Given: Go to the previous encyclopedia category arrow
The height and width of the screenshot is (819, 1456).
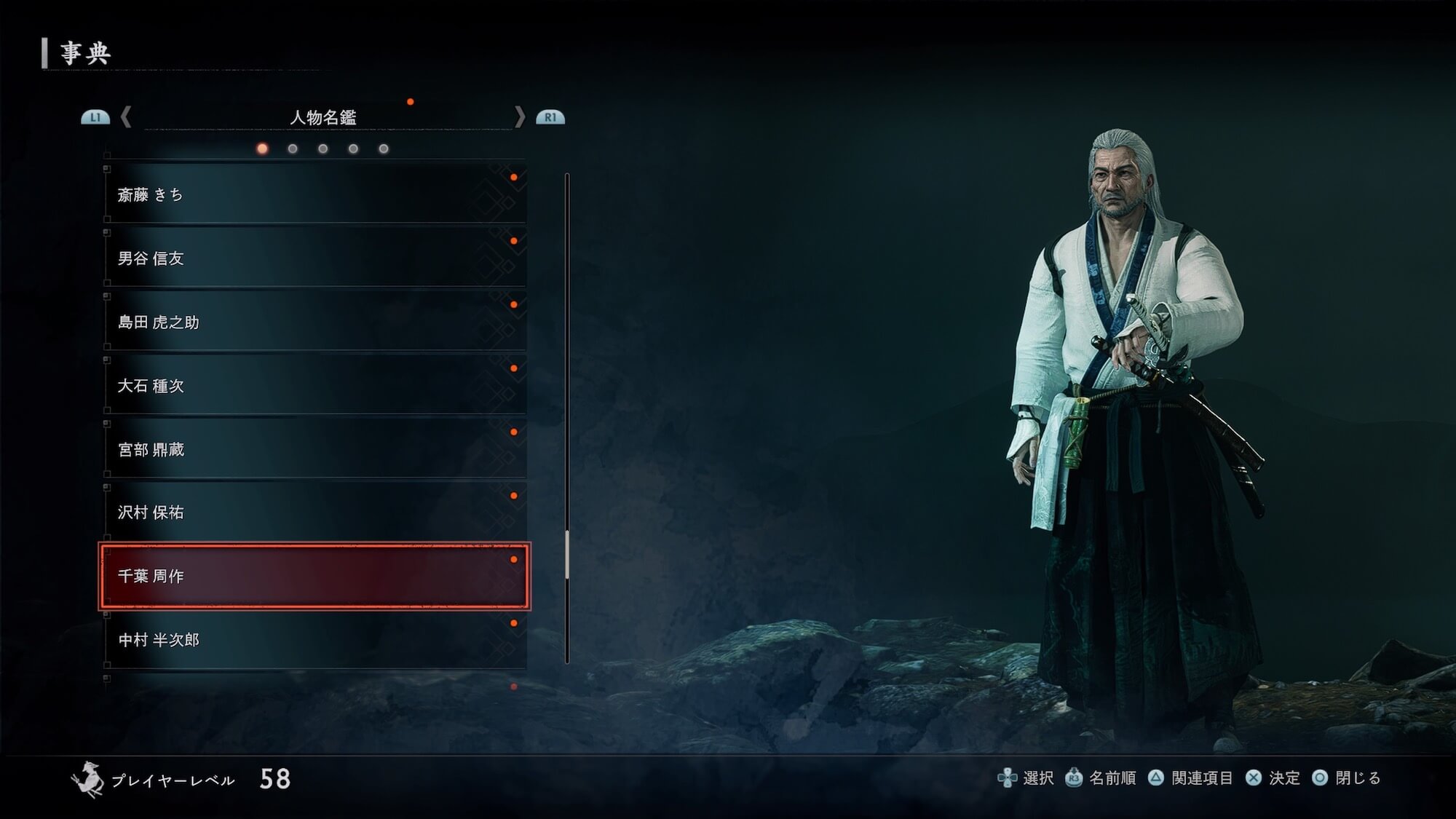Looking at the screenshot, I should coord(126,117).
